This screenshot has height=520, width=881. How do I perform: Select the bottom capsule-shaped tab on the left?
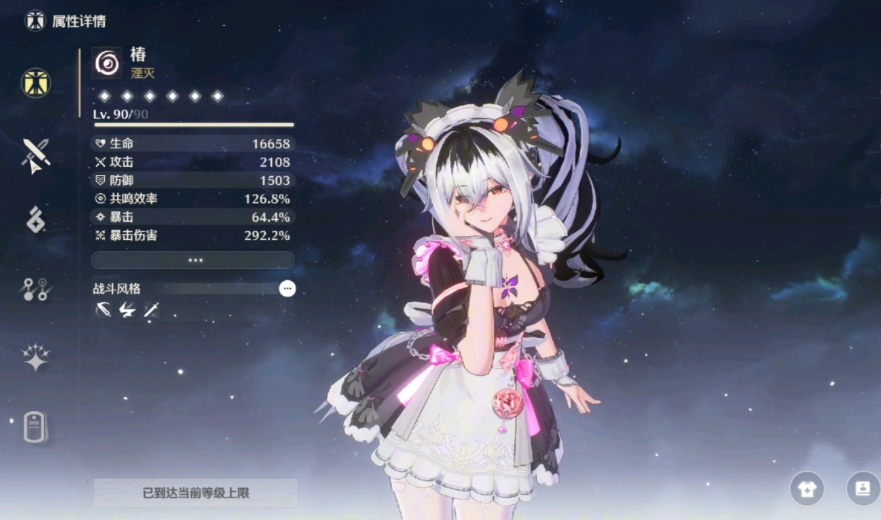point(36,428)
